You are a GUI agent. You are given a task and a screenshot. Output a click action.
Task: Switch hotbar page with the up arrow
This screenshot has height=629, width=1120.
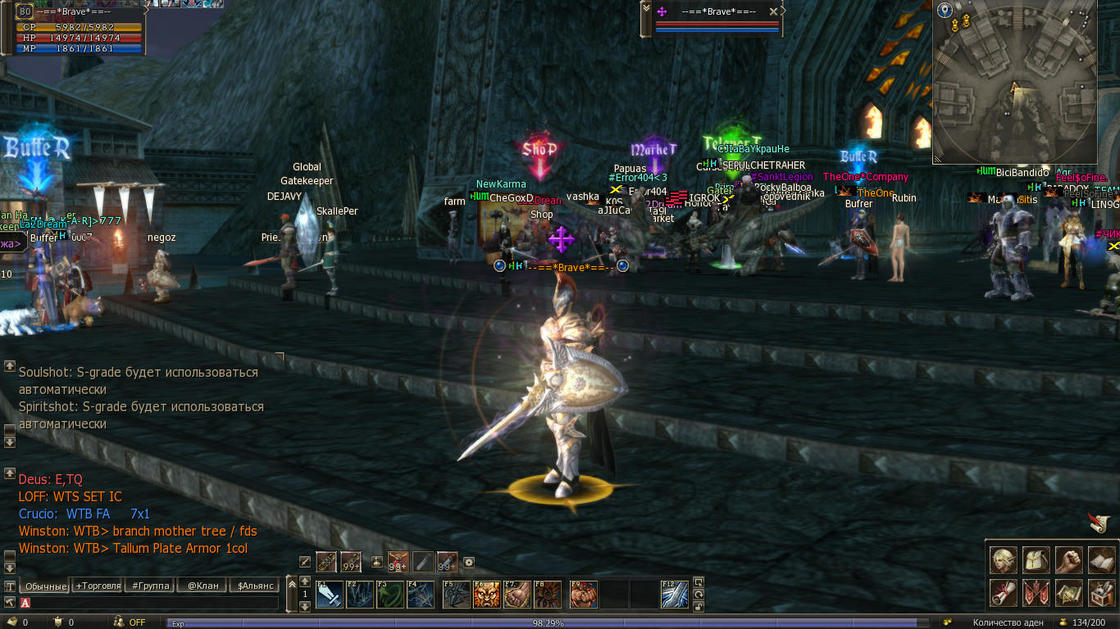coord(305,582)
